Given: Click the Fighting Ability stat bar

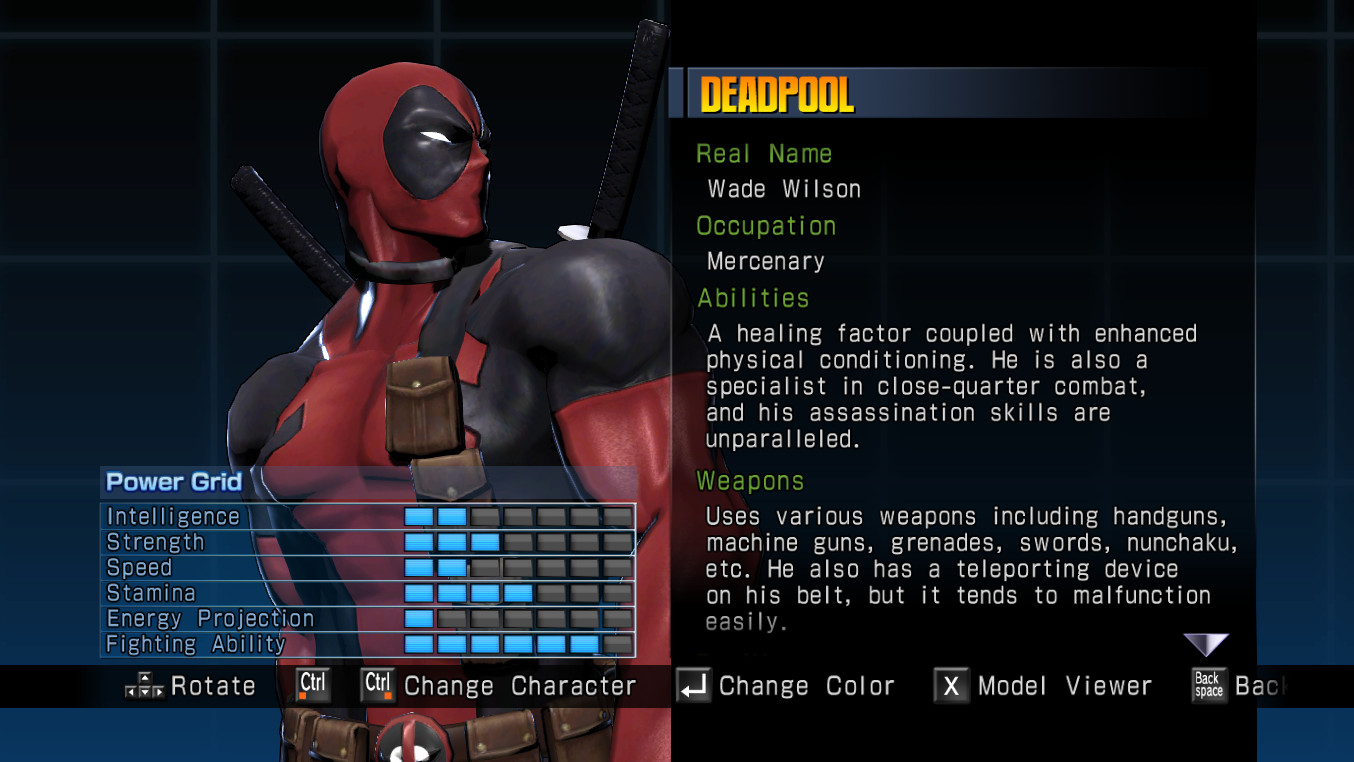Looking at the screenshot, I should pos(520,644).
